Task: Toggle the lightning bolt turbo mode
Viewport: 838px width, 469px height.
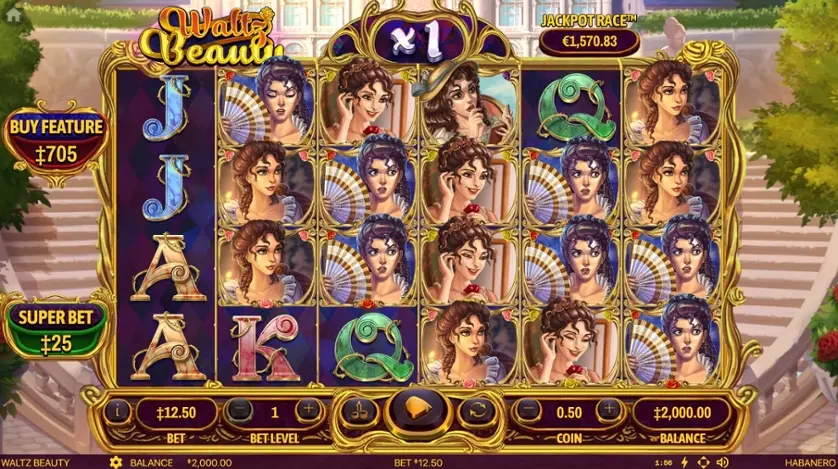Action: 685,462
